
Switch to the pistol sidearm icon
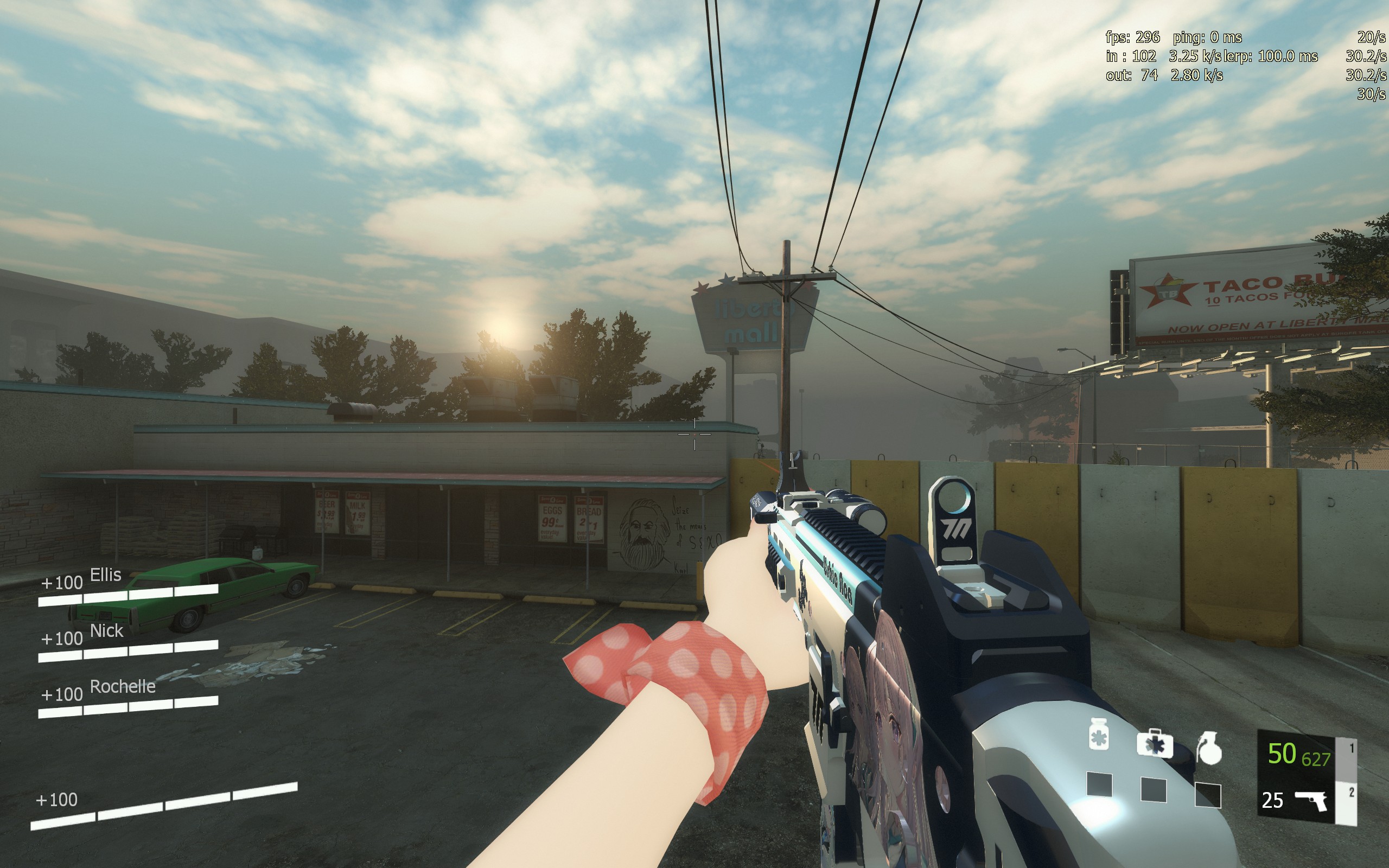coord(1311,800)
